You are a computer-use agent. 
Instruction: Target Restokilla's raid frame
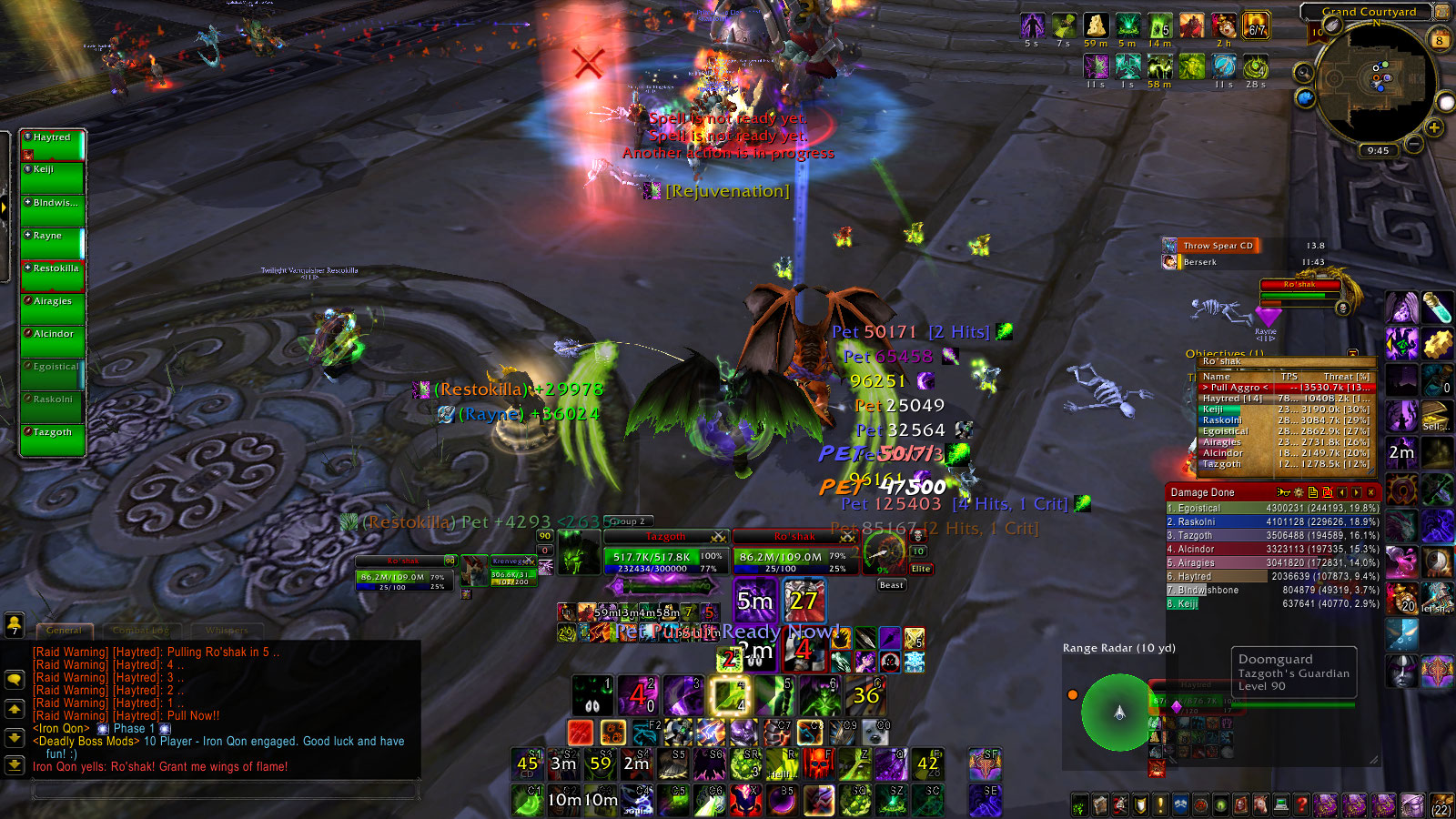pos(53,275)
